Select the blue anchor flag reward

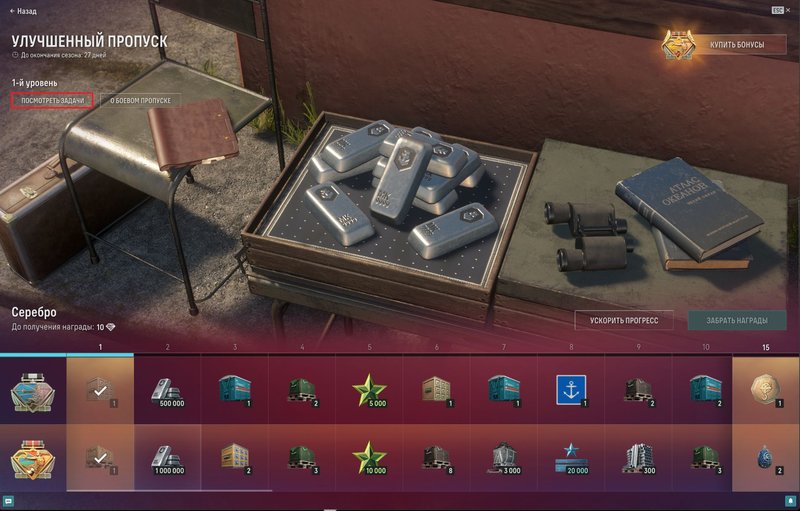pyautogui.click(x=571, y=390)
